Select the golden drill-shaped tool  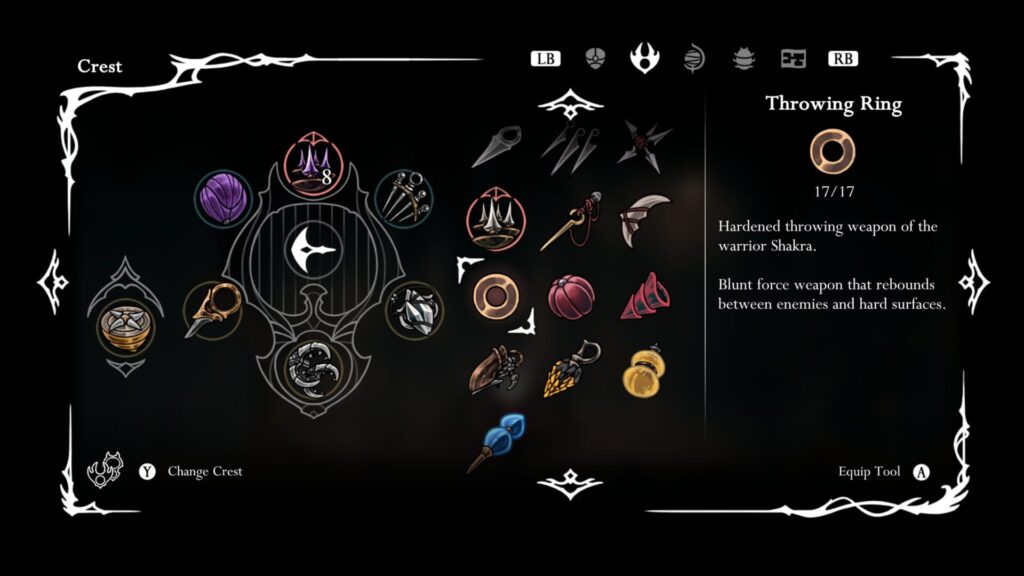tap(571, 369)
